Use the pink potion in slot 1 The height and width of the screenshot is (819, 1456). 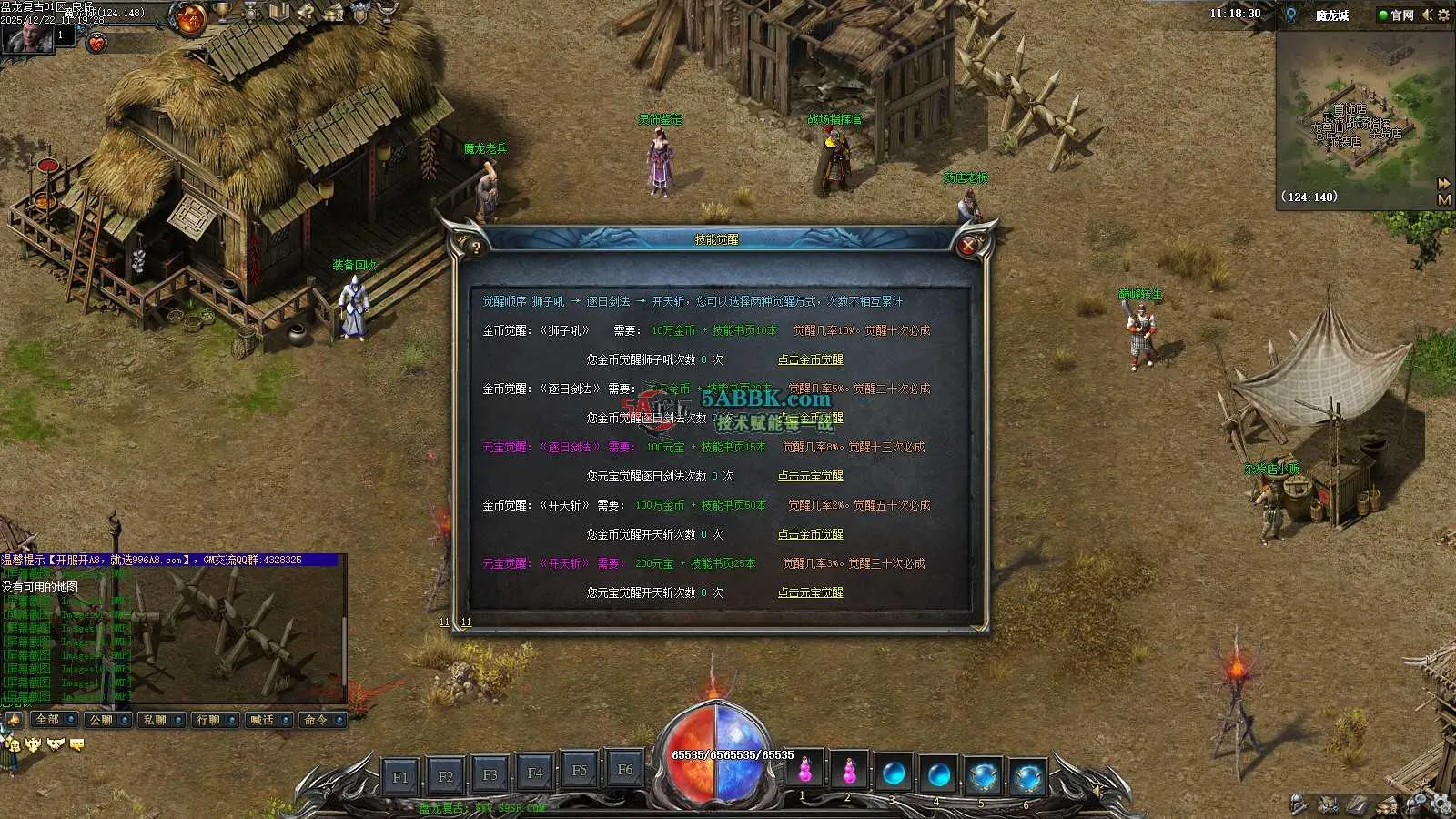coord(805,773)
